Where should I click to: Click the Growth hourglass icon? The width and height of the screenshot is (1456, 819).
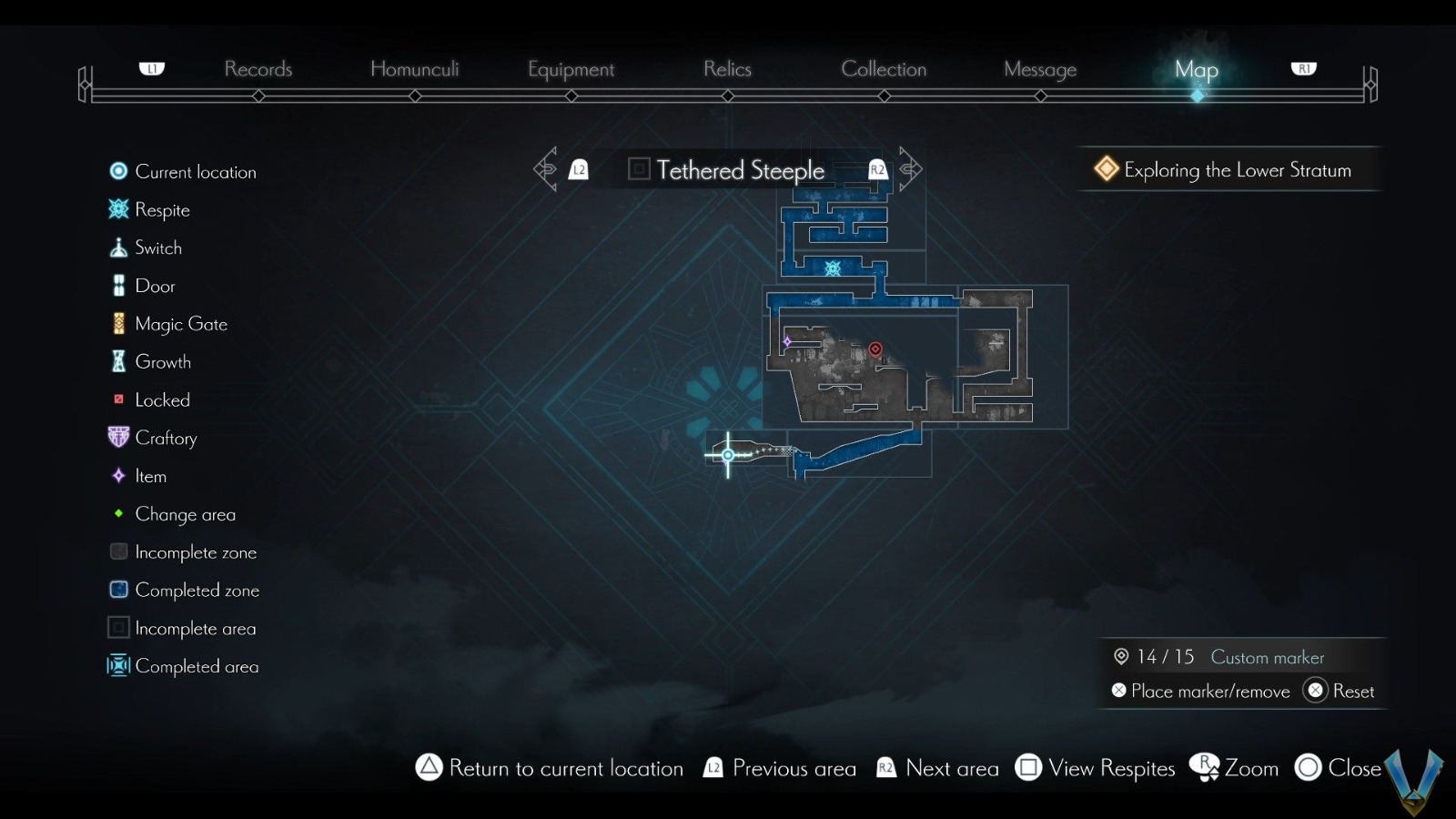coord(117,361)
